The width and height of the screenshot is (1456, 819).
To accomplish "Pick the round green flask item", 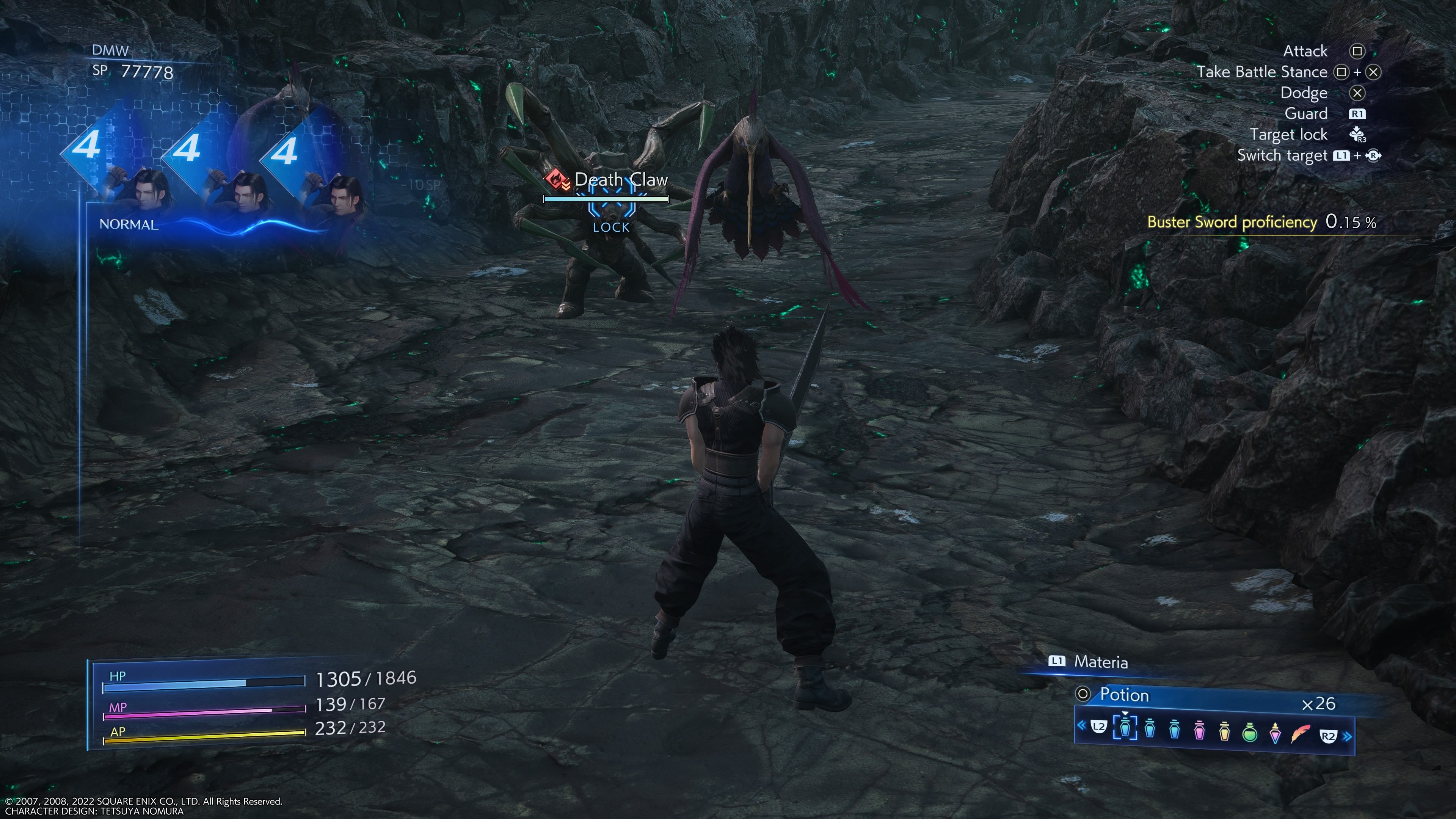I will tap(1250, 733).
